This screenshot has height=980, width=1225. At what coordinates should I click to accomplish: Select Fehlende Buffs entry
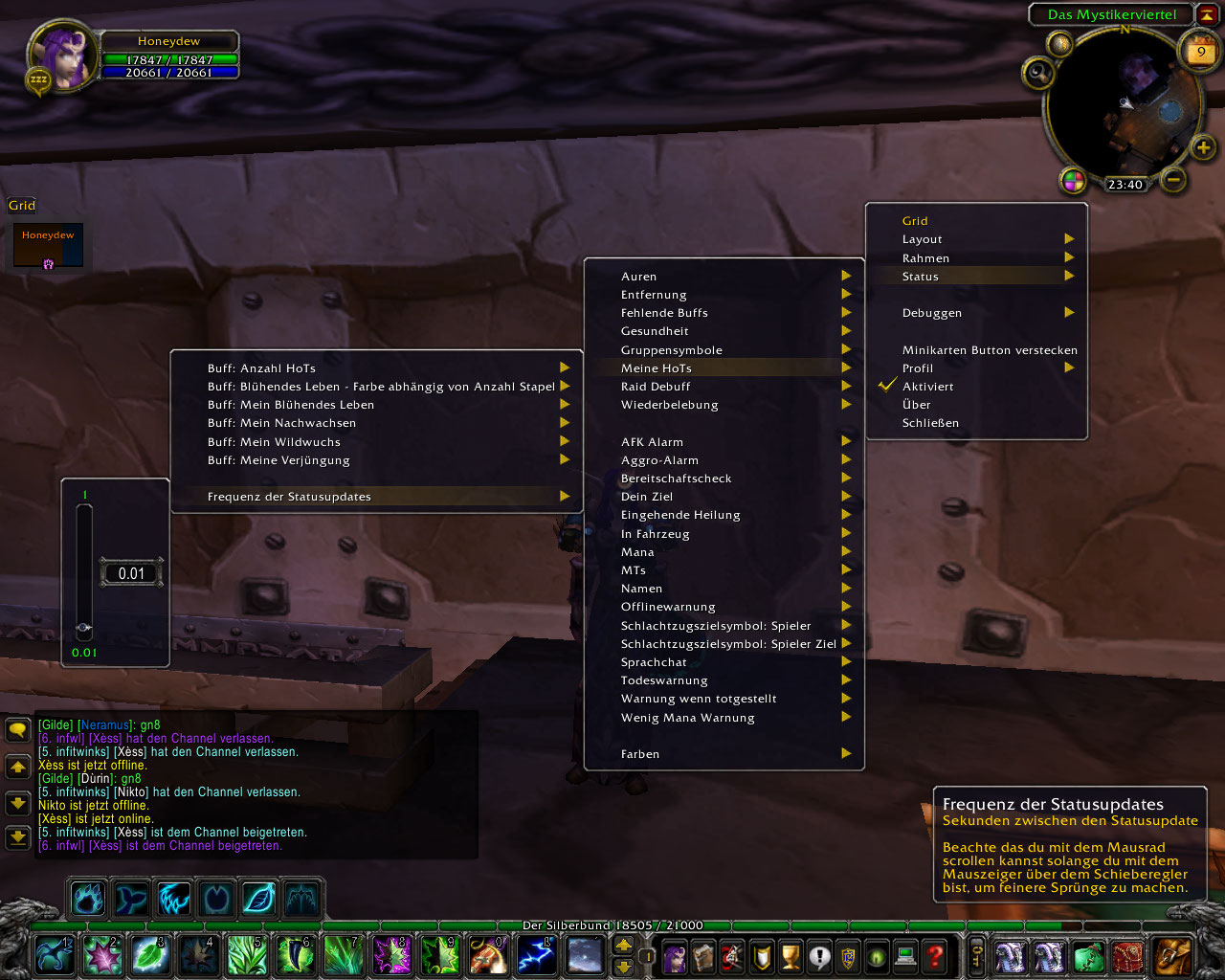pos(664,313)
